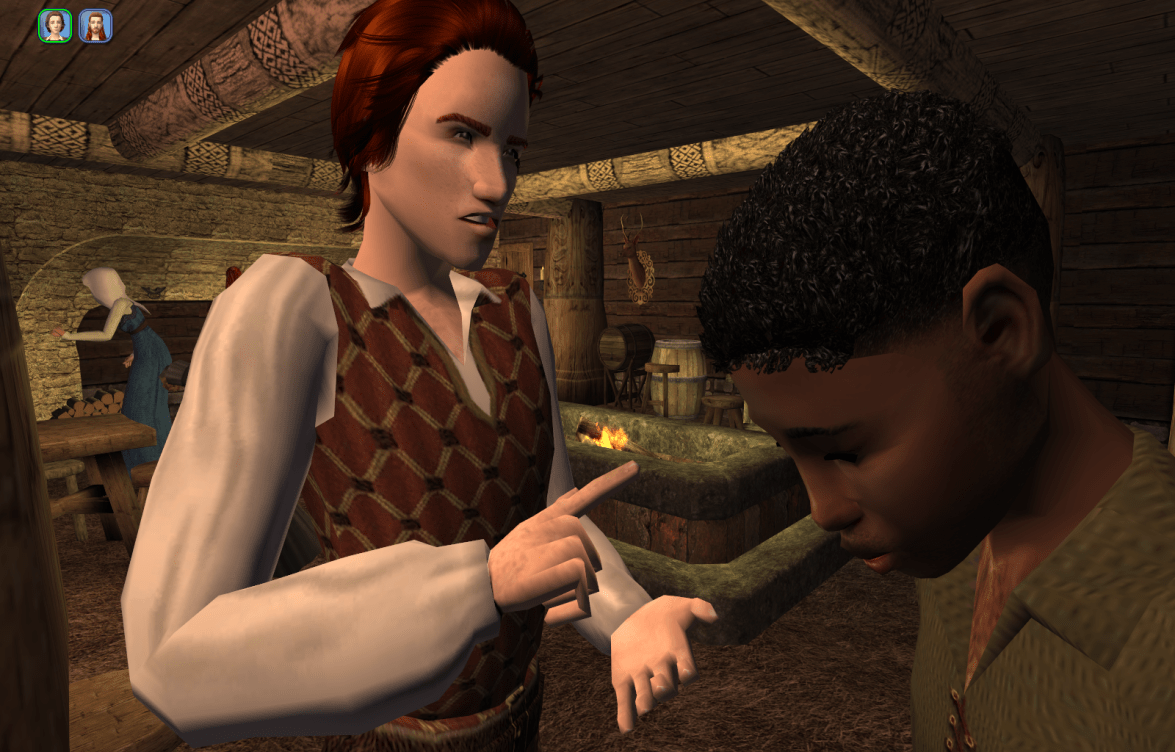1175x752 pixels.
Task: Select the green-bordered brown-haired Sim portrait
Action: pos(55,25)
